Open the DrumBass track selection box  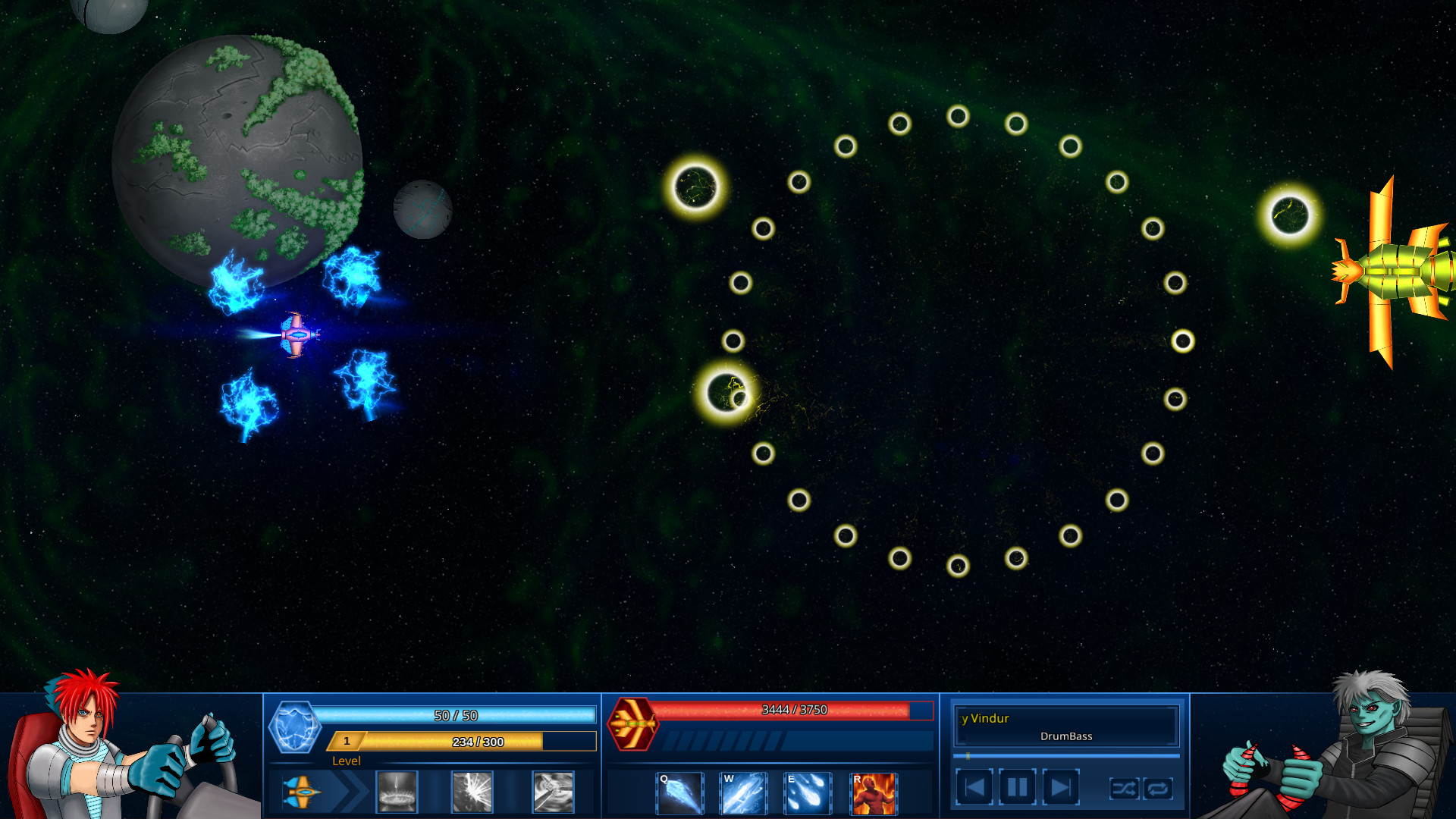coord(1065,736)
